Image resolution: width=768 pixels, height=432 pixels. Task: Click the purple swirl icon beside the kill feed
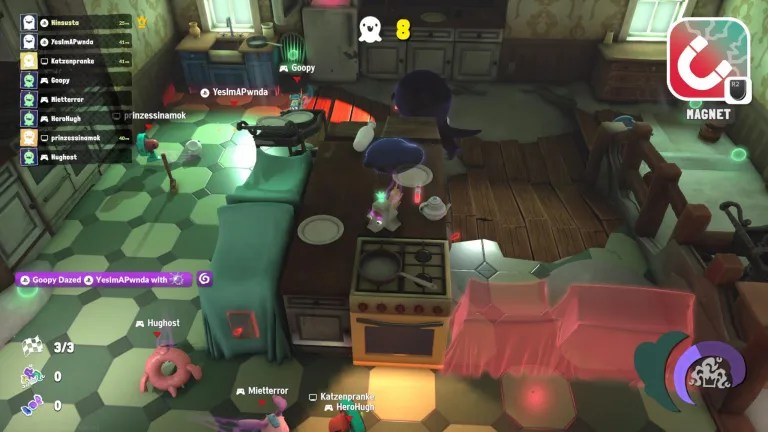(x=205, y=279)
